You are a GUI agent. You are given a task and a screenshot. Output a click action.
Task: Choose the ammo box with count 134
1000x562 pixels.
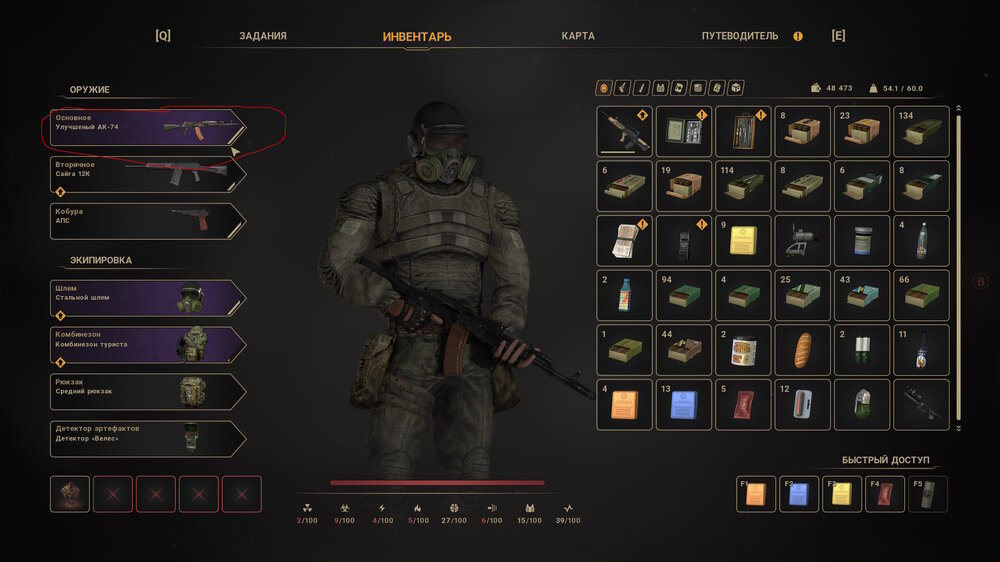point(921,131)
